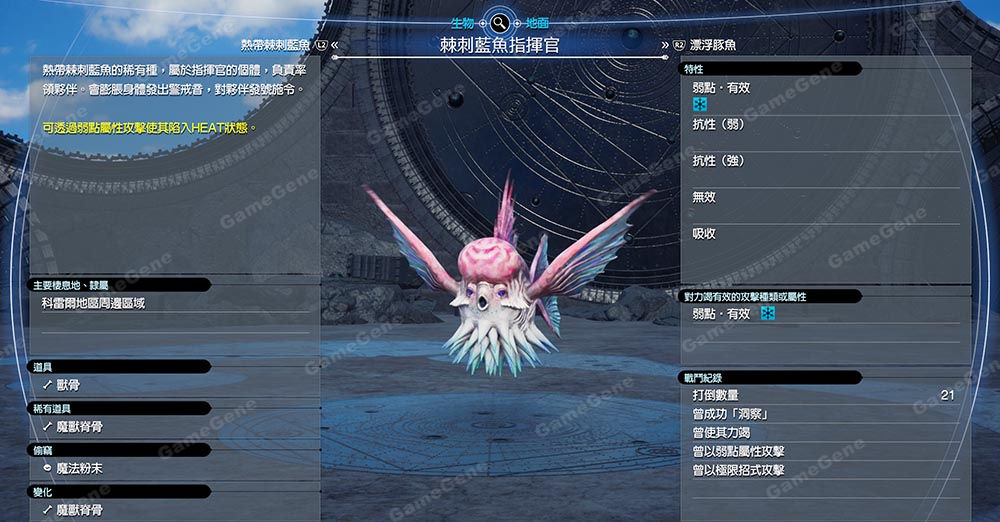Switch to the 生物 tab

click(x=460, y=20)
